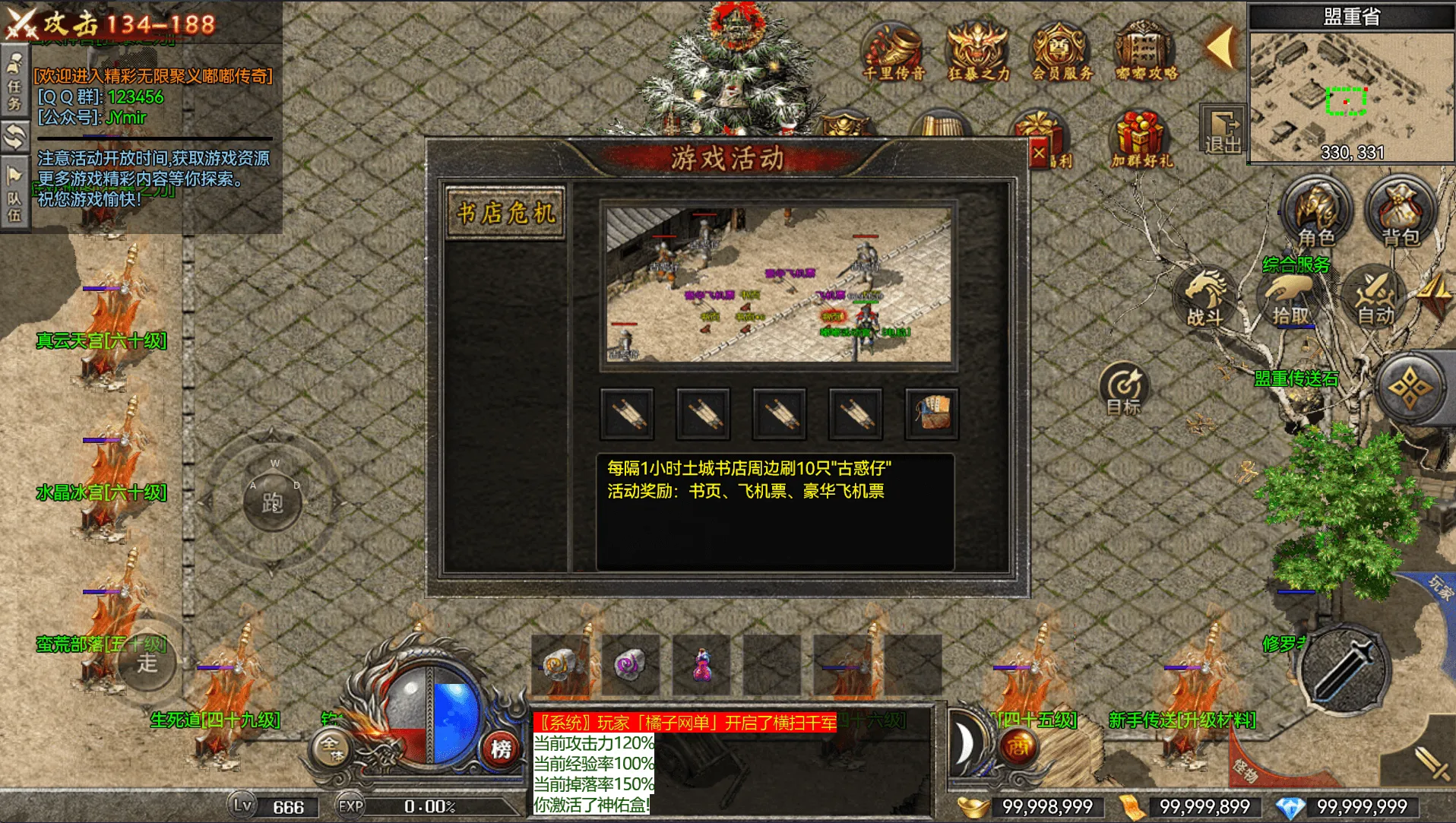Select the 书店危机 event tab

[505, 214]
